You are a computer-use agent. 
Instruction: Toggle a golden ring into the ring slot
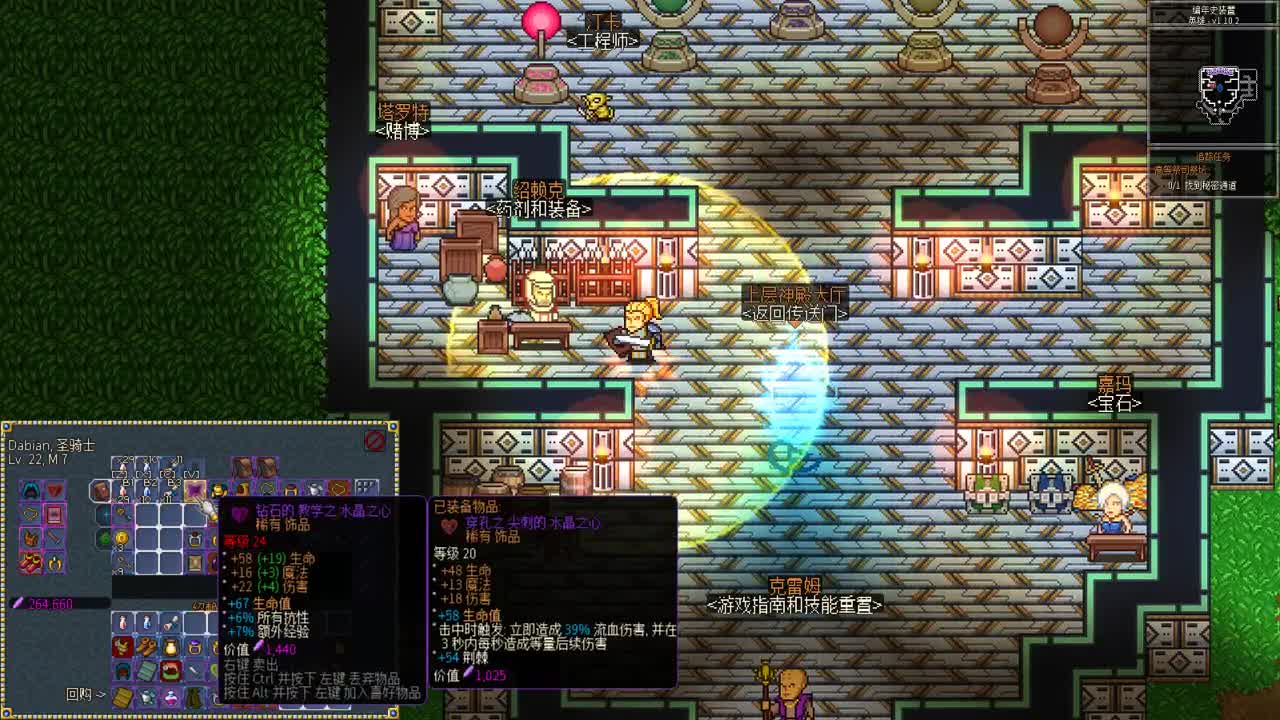(x=54, y=562)
